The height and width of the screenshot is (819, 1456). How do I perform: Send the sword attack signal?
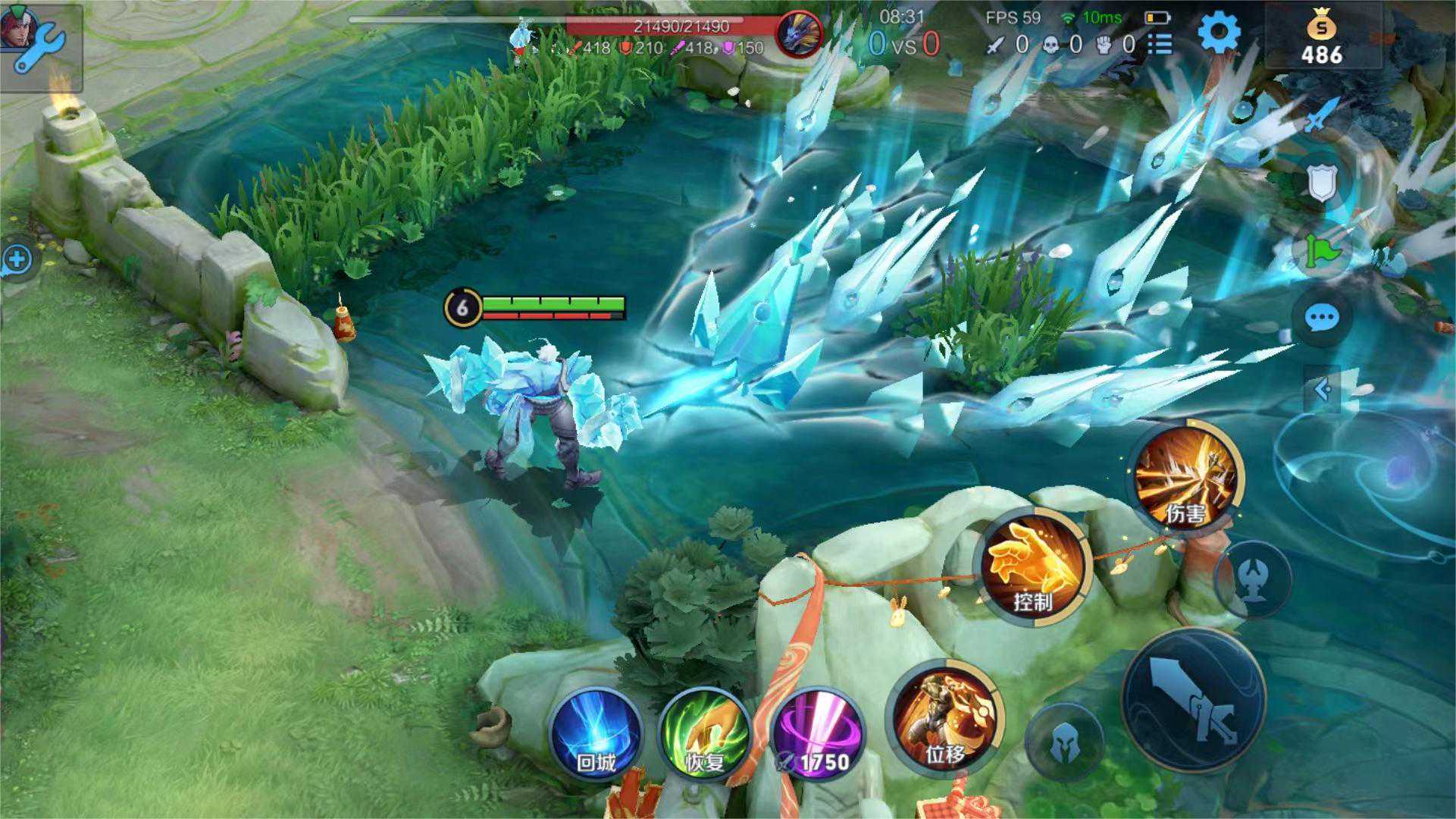click(1322, 115)
